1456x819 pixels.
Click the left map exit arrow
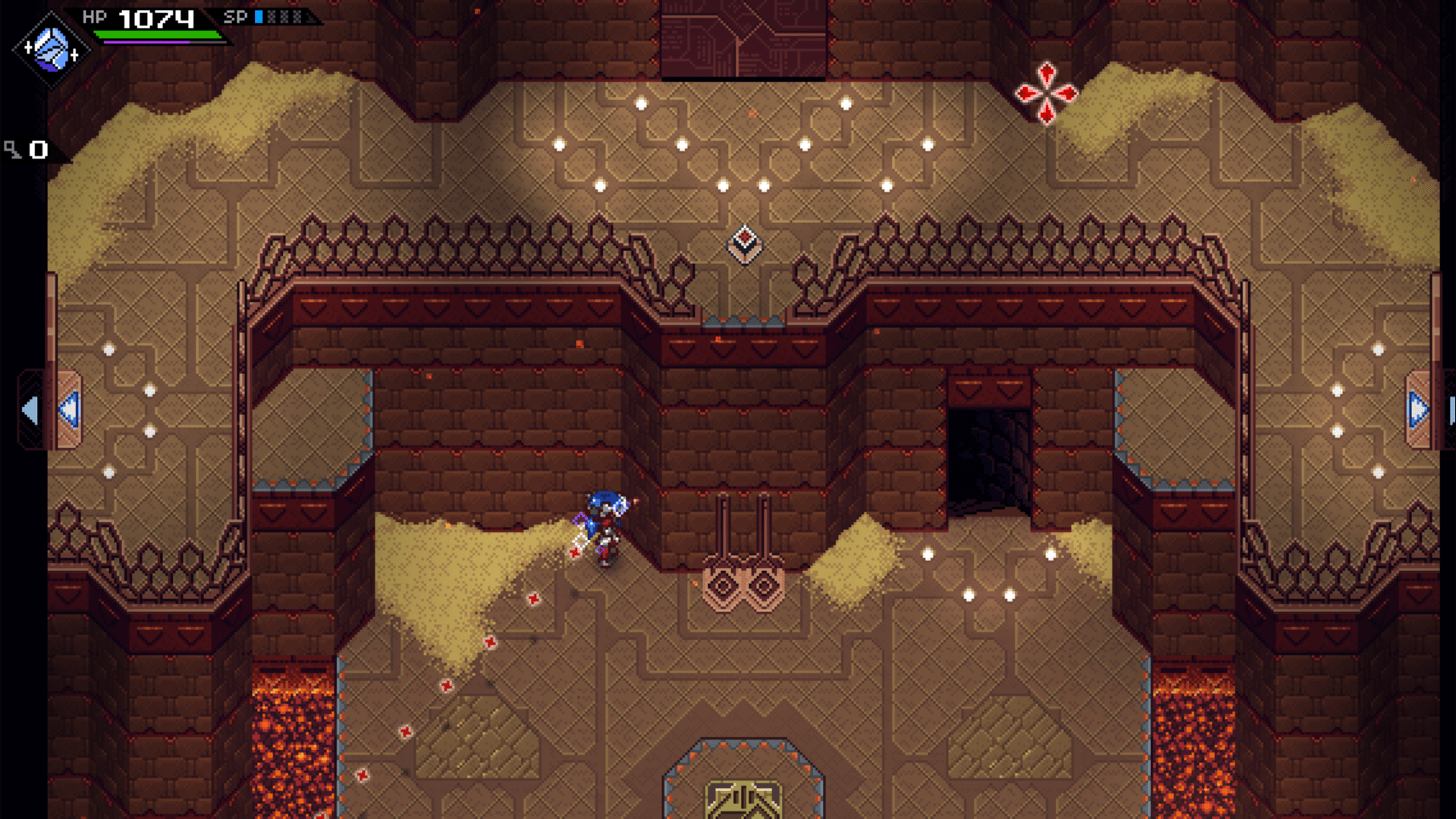pos(30,409)
